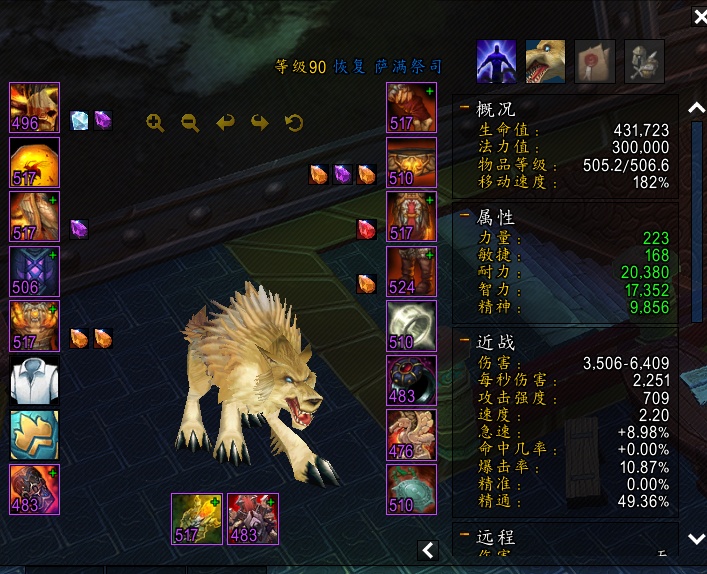Open the blue glowing figure stats tab
Viewport: 707px width, 574px height.
[496, 60]
